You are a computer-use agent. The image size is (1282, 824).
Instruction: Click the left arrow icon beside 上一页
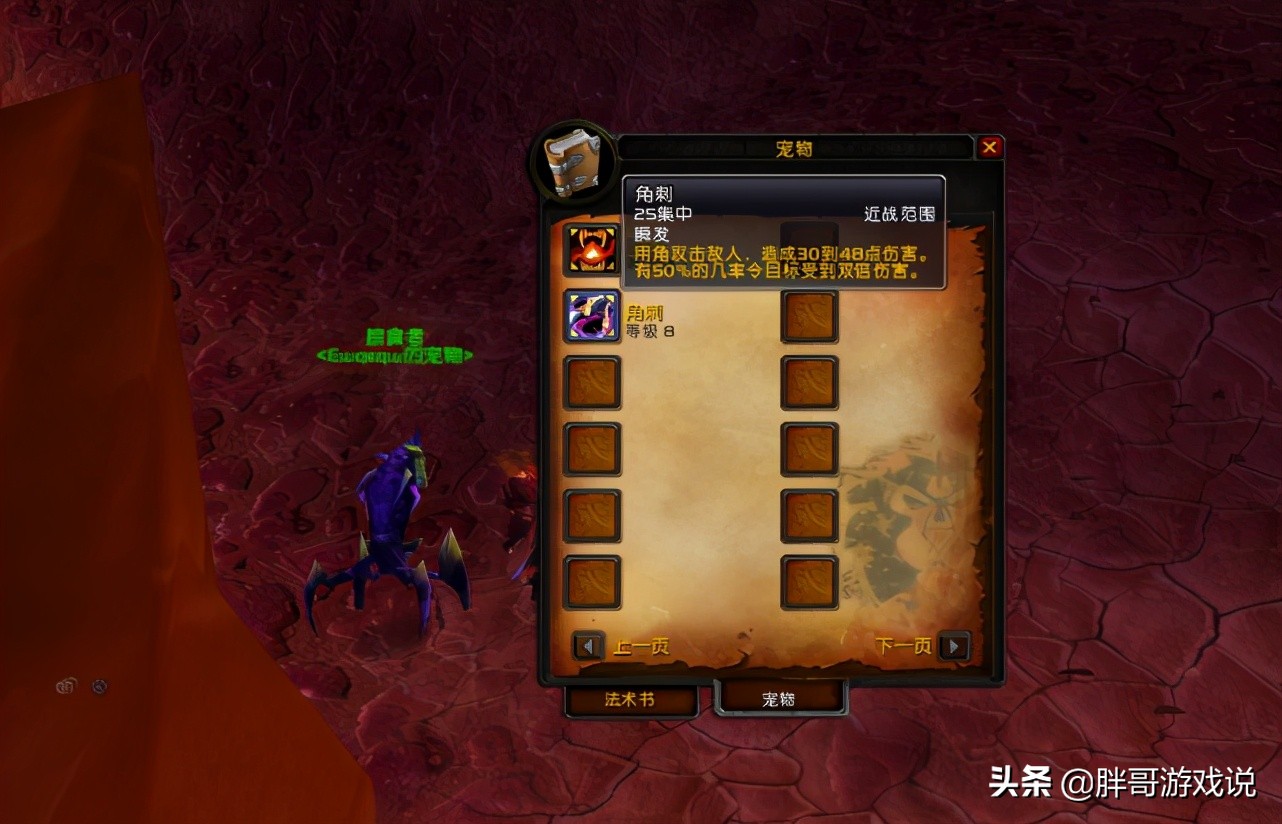pos(588,646)
